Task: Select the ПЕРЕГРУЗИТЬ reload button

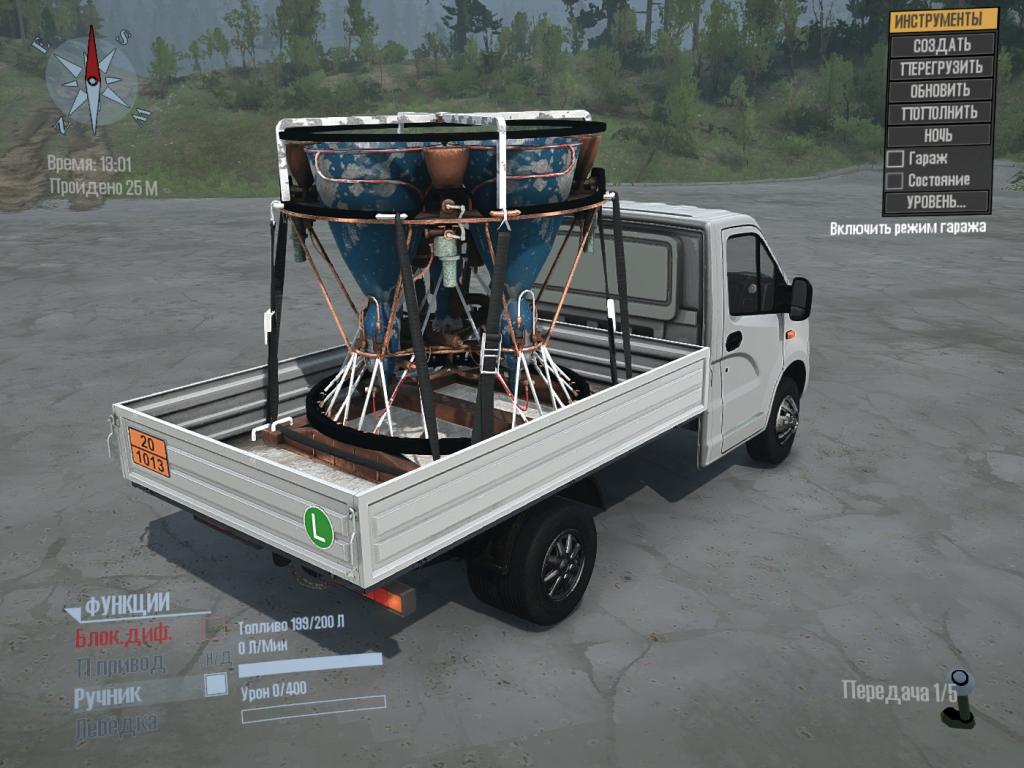Action: pos(941,68)
